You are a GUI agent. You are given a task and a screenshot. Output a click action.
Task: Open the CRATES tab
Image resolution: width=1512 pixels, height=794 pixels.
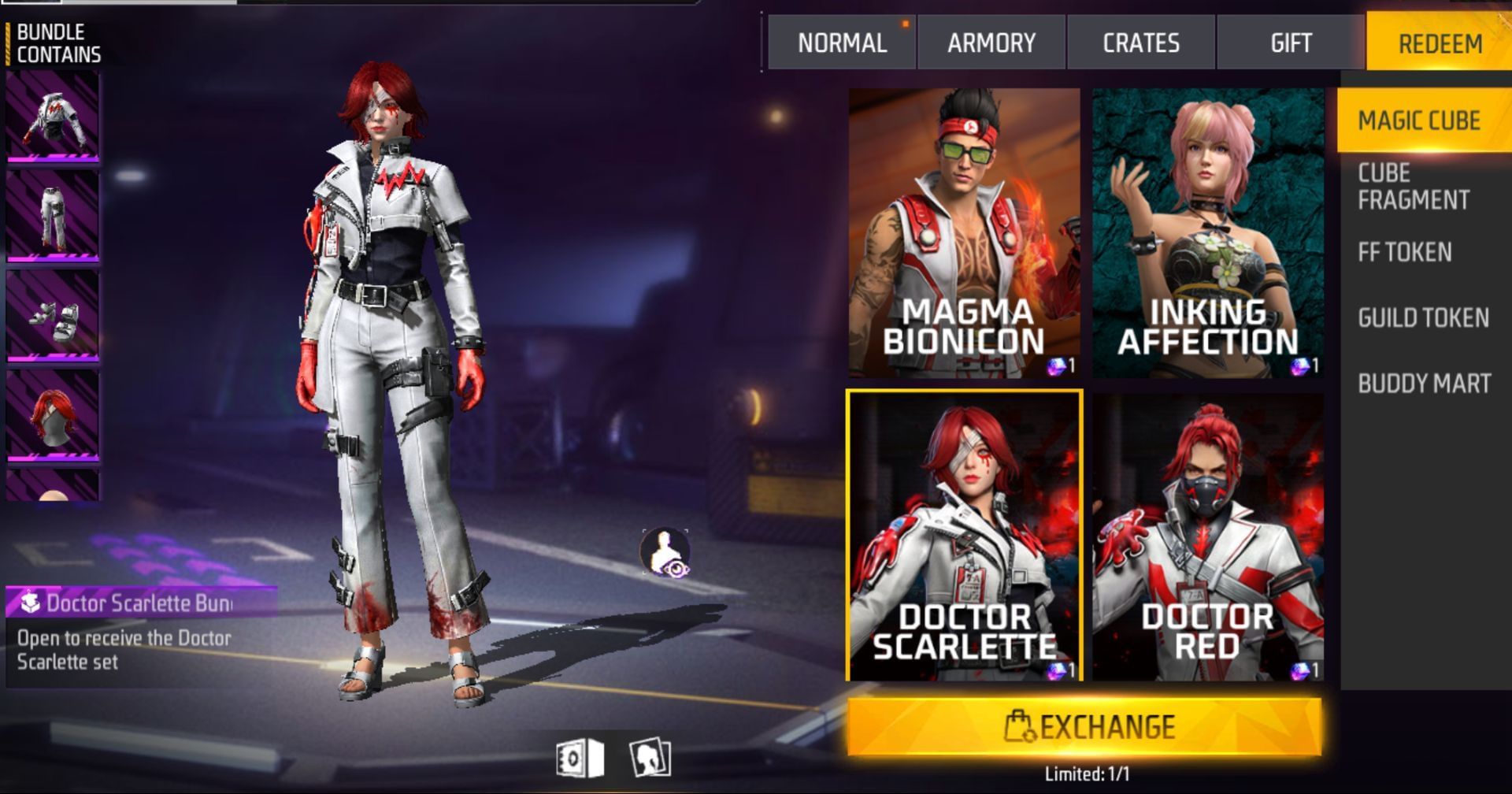[x=1141, y=43]
